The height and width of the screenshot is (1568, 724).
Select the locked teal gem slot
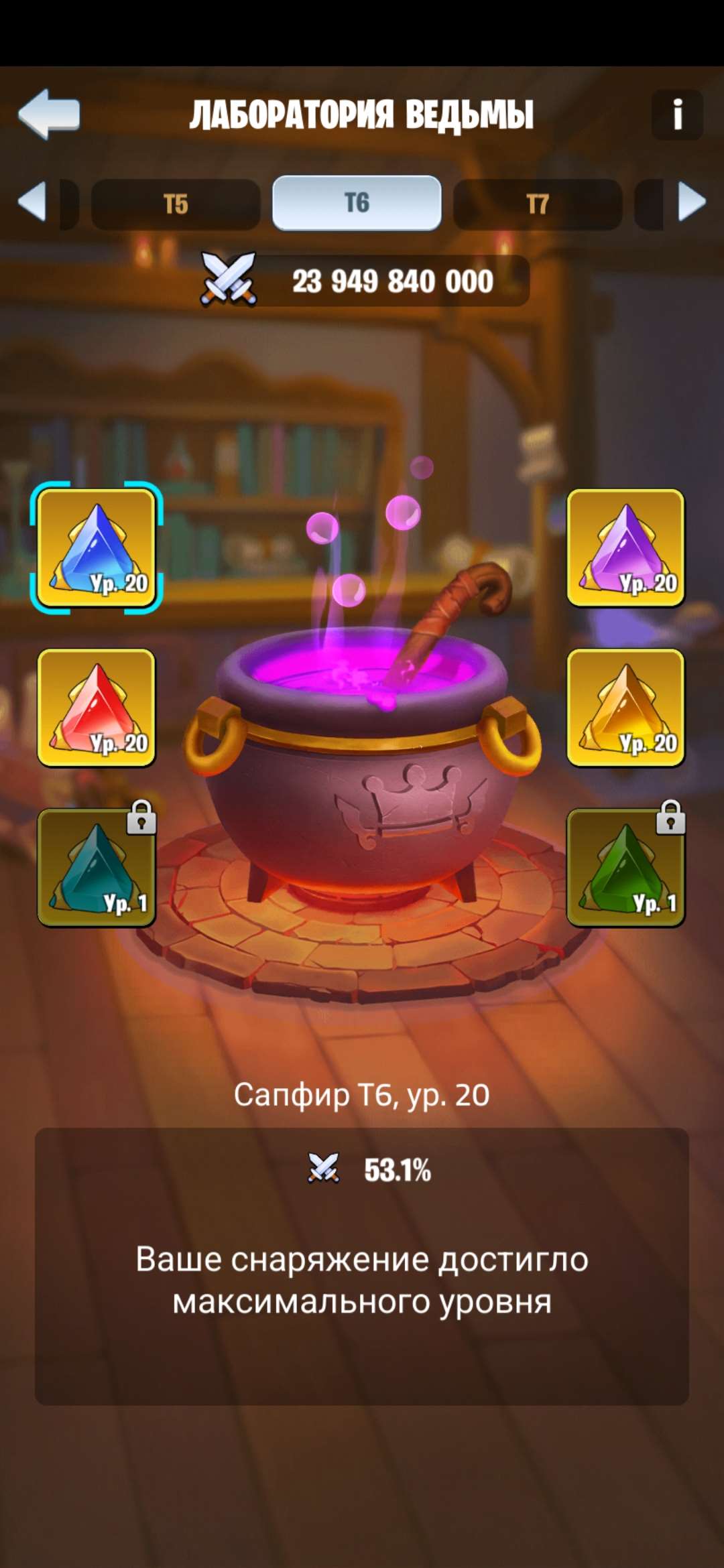(97, 867)
